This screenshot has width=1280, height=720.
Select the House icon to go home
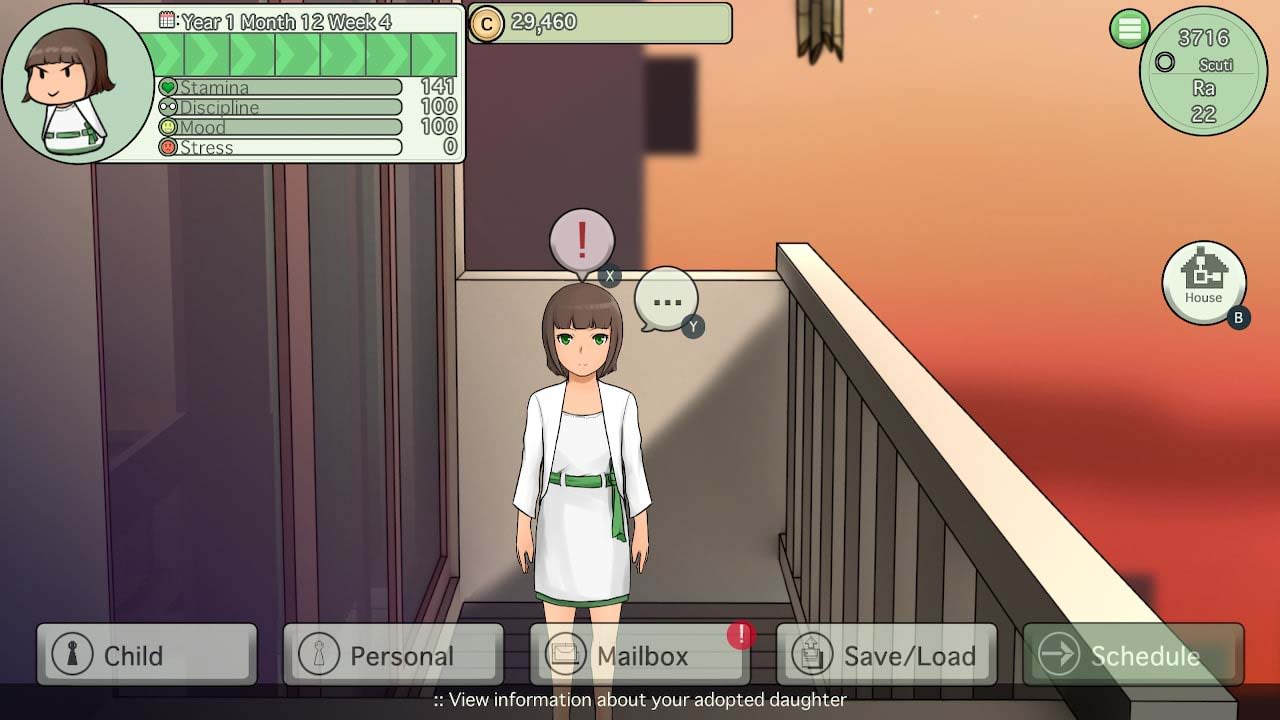tap(1204, 281)
